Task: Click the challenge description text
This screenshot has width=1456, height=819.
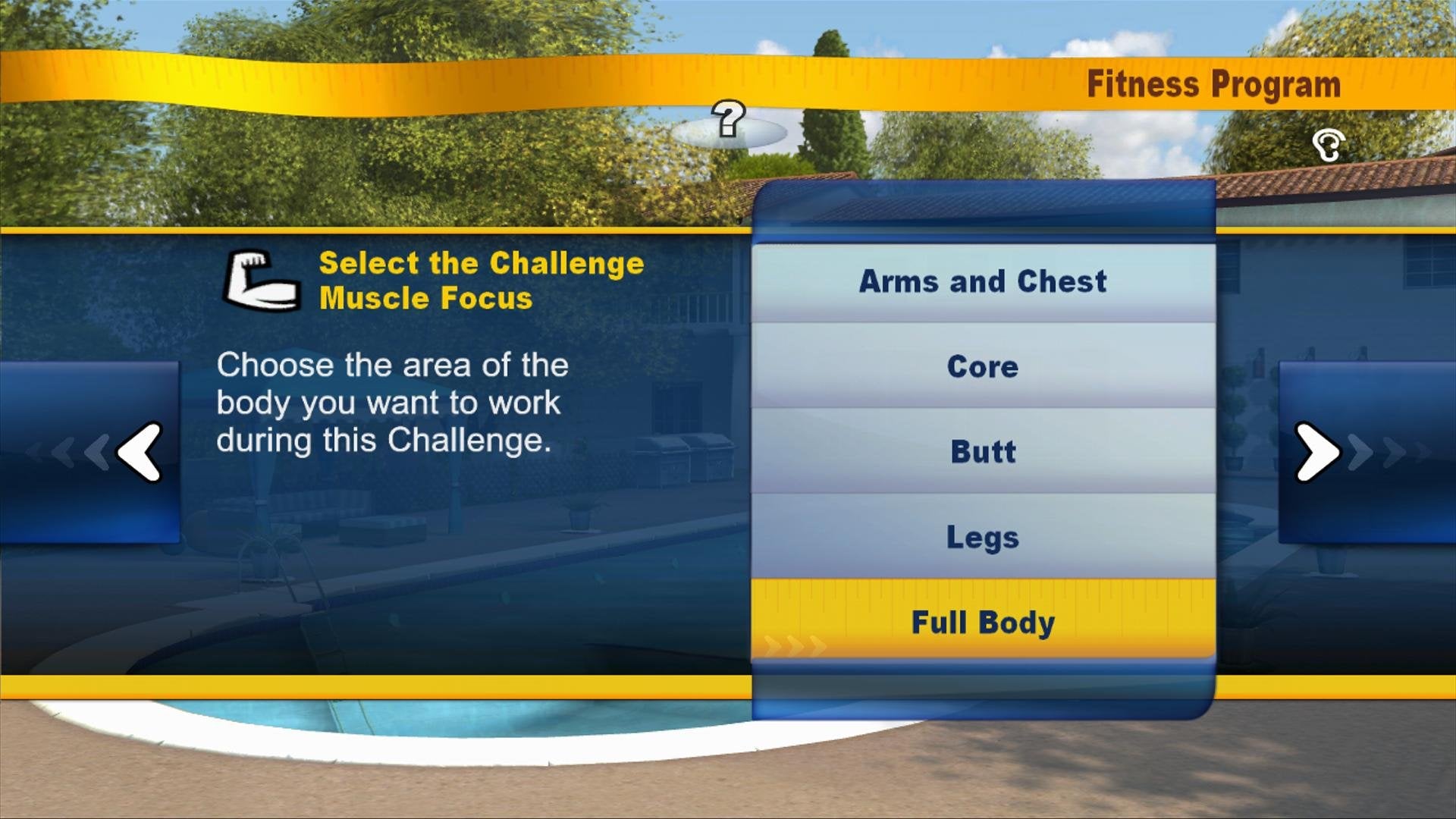Action: (x=389, y=402)
